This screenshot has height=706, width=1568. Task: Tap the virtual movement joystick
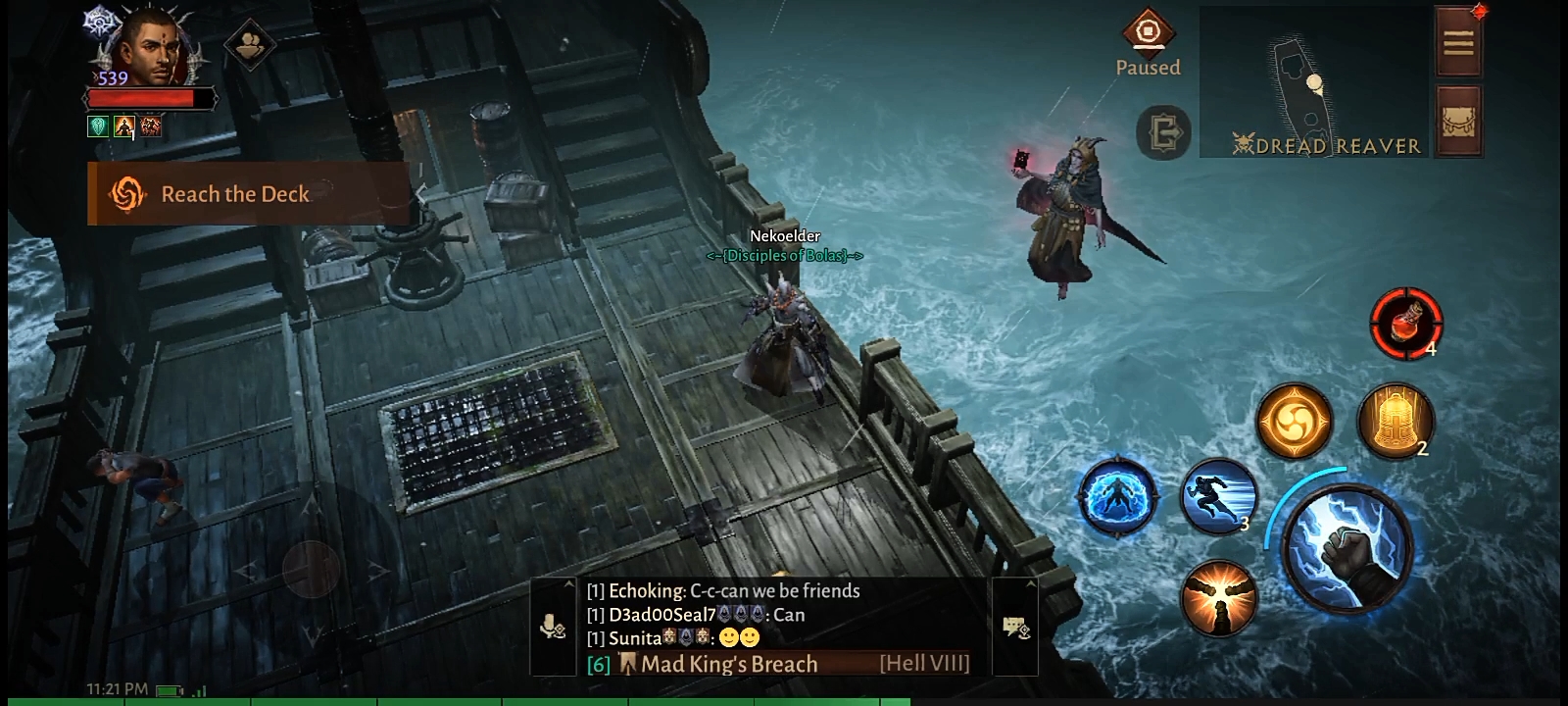[312, 567]
